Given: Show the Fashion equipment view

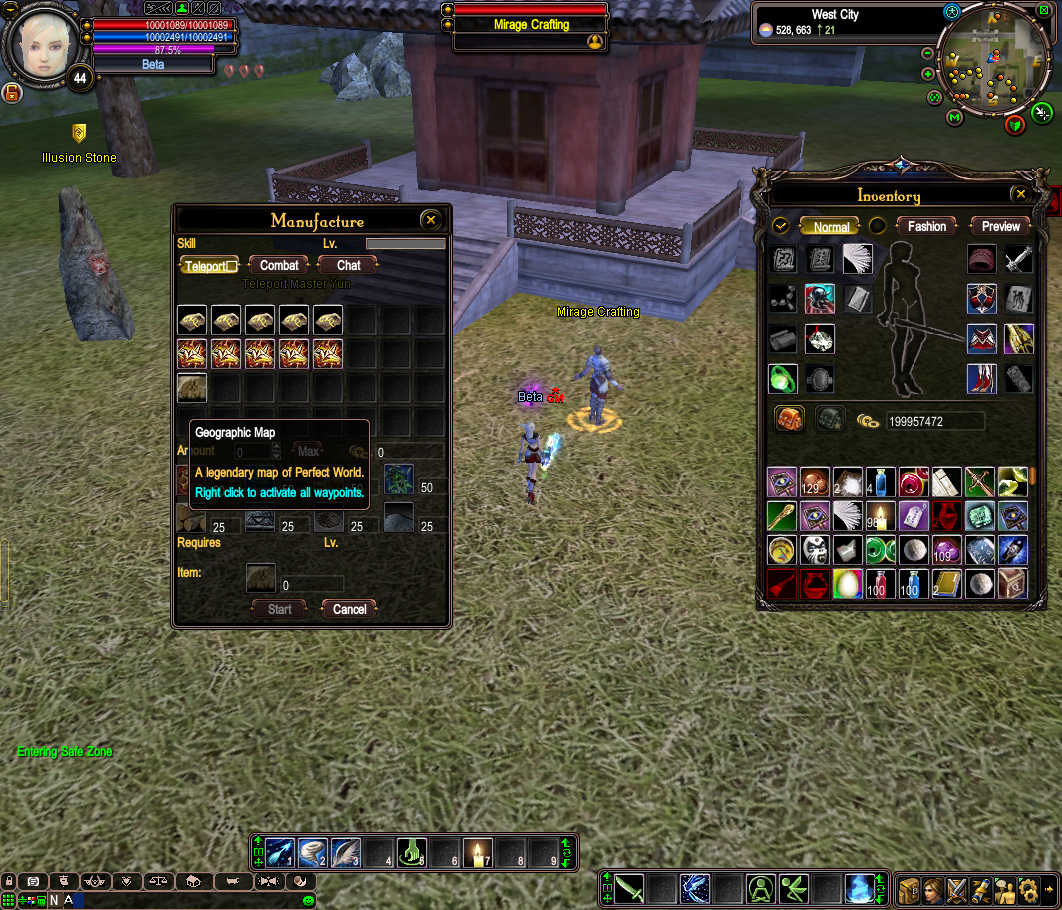Looking at the screenshot, I should tap(926, 227).
